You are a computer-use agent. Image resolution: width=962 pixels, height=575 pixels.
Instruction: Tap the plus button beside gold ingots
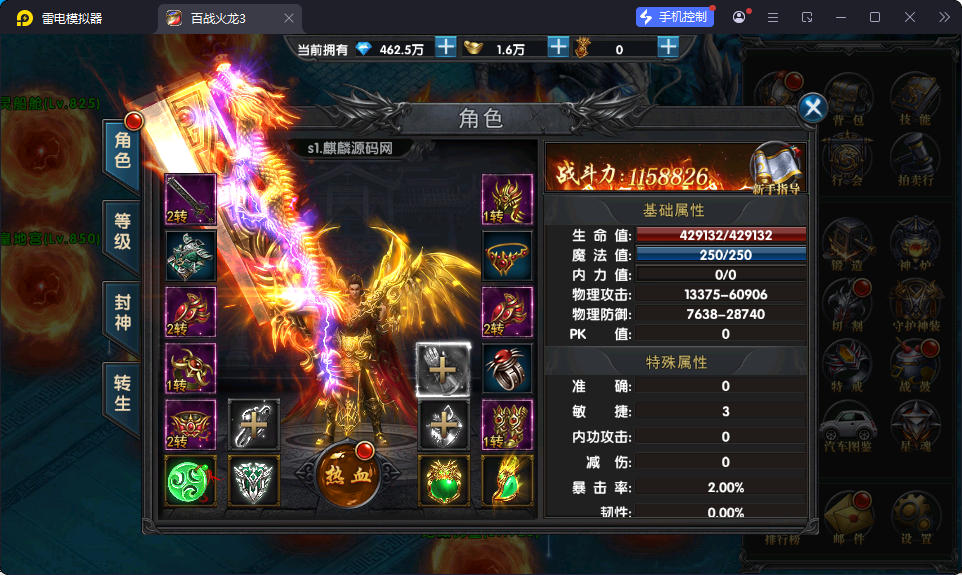[x=558, y=47]
